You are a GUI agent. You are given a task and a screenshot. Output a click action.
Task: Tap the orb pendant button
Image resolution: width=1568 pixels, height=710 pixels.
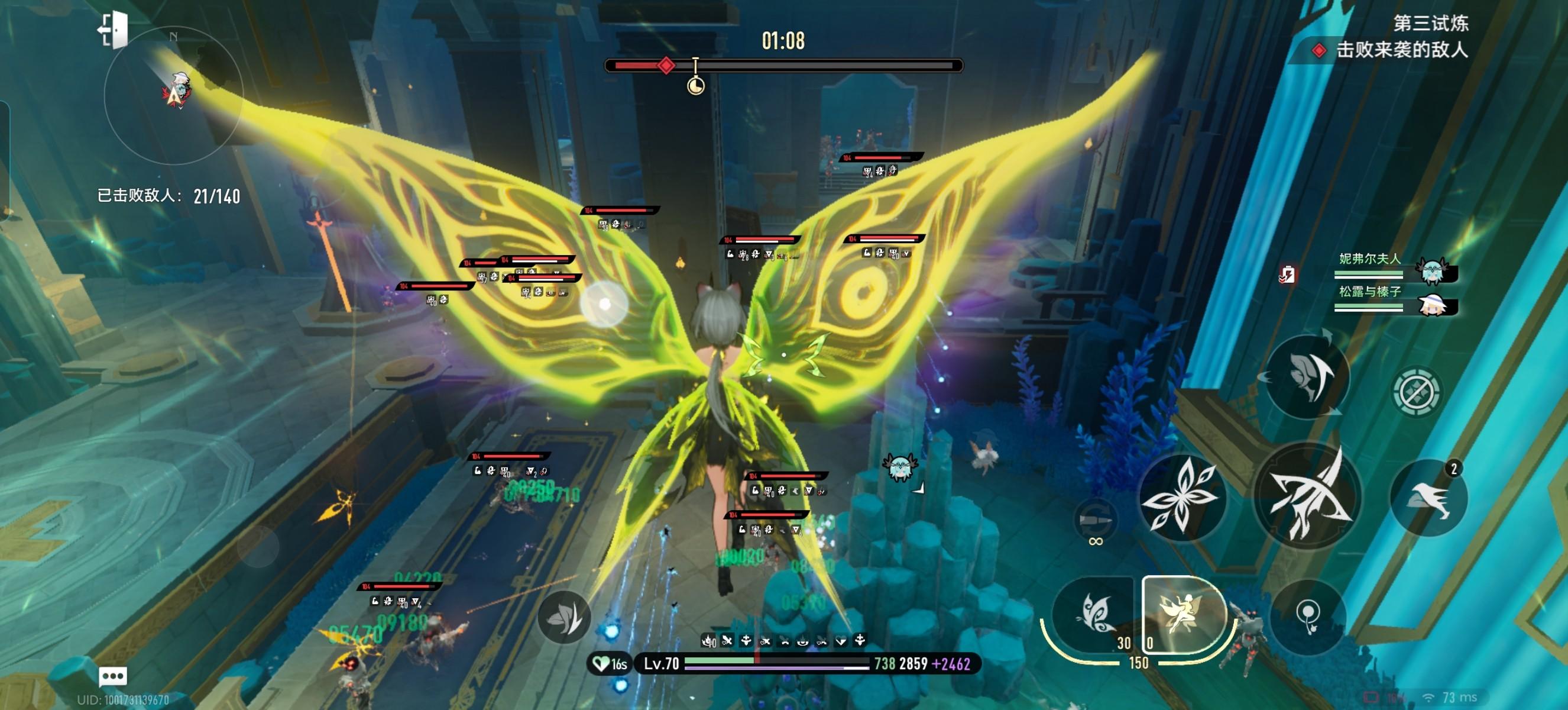click(x=1308, y=617)
